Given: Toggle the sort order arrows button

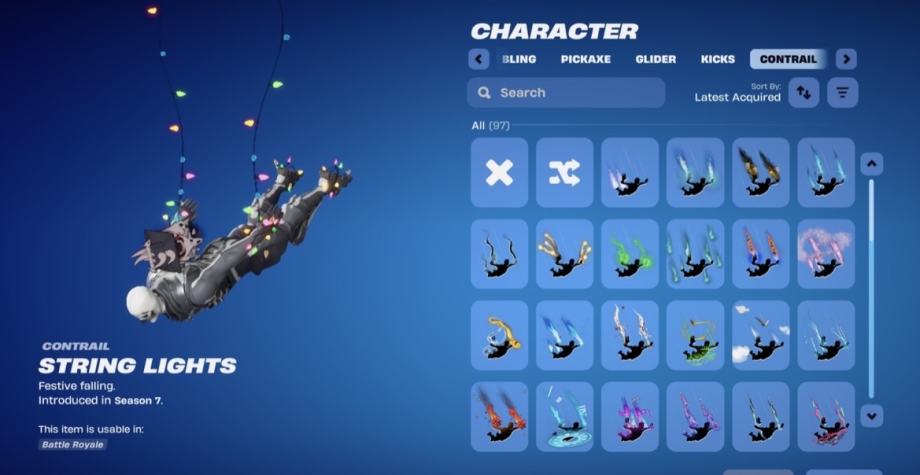Looking at the screenshot, I should tap(804, 93).
